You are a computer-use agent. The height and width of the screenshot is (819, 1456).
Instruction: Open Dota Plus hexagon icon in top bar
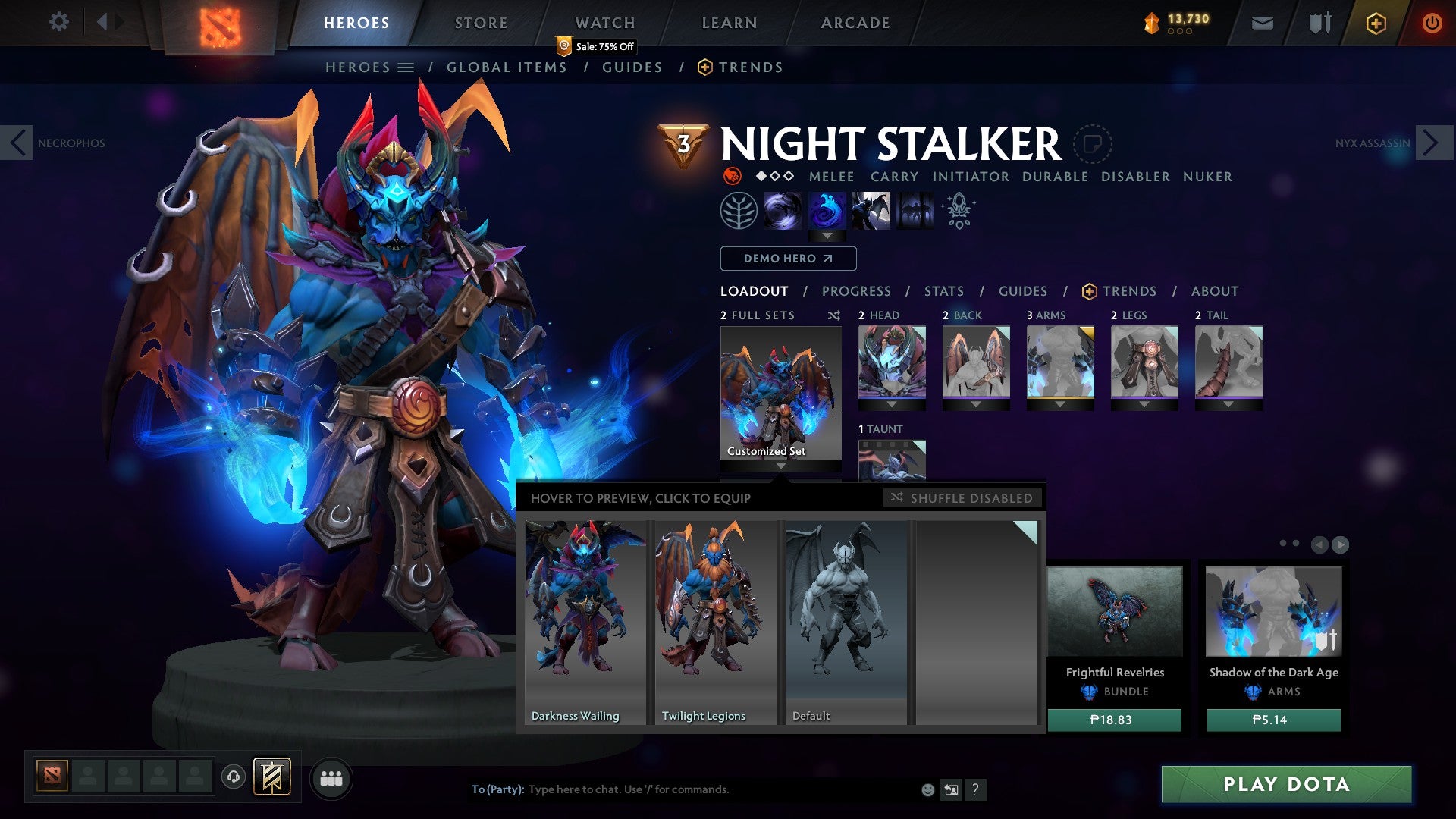[1376, 23]
